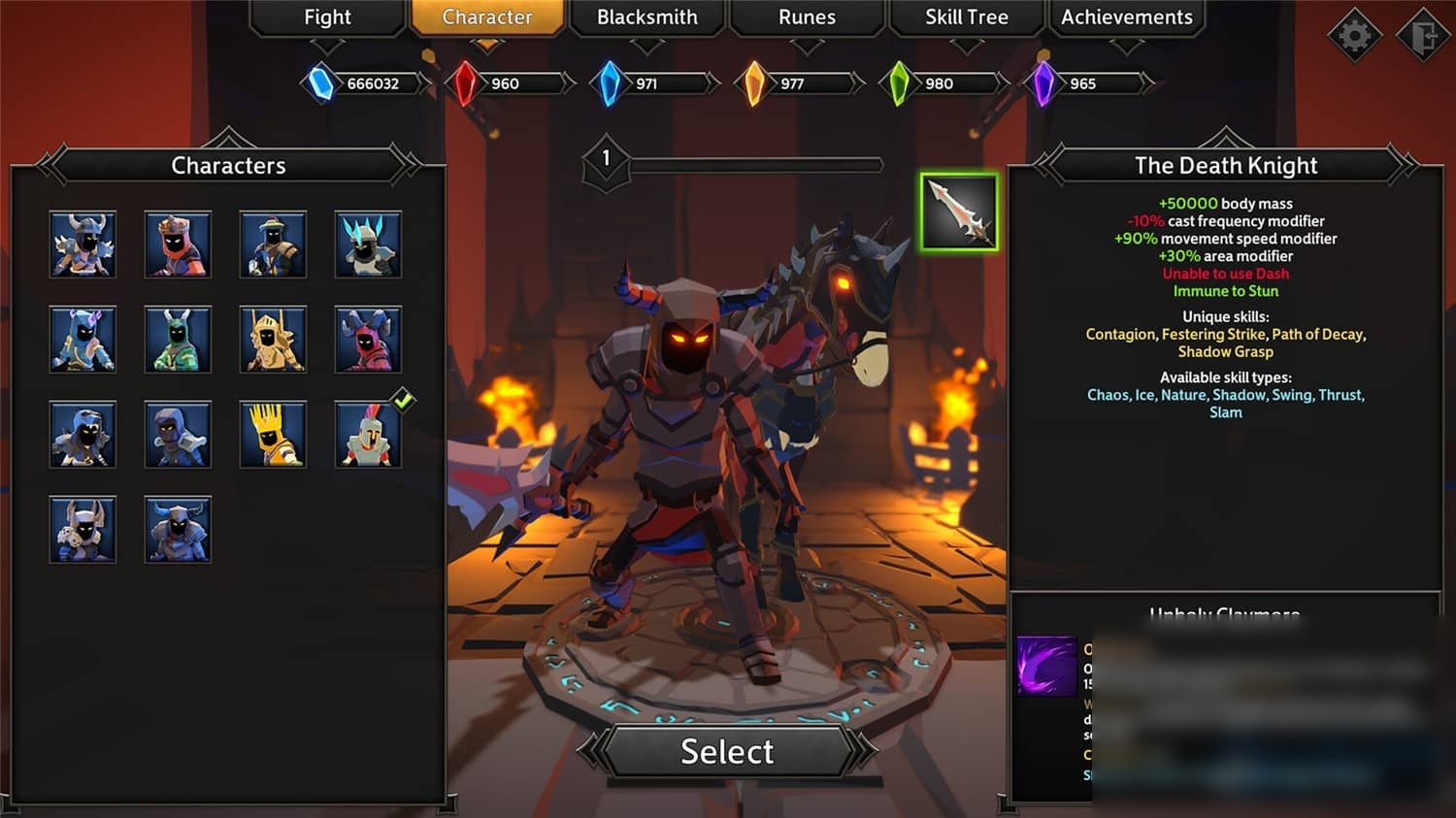View the Achievements tab

click(1126, 17)
